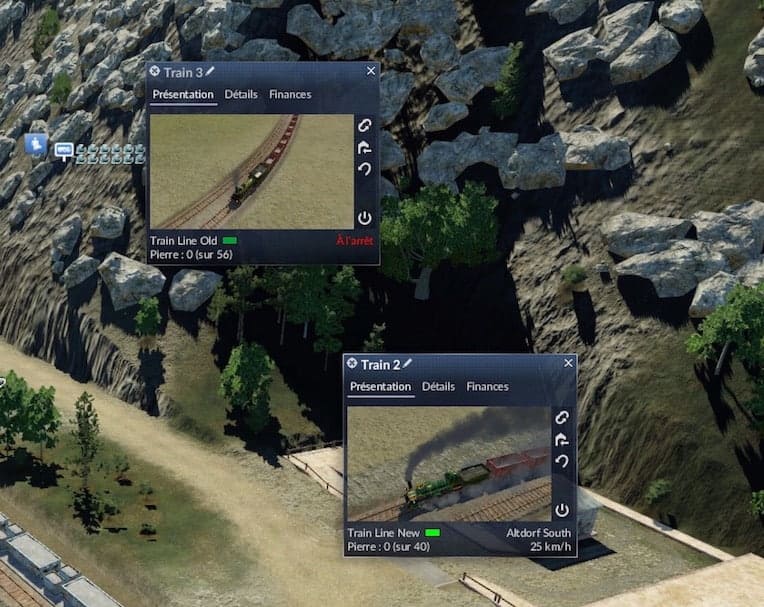Reverse Train 2 with the curved arrow
Screen dimensions: 764x607
(562, 461)
